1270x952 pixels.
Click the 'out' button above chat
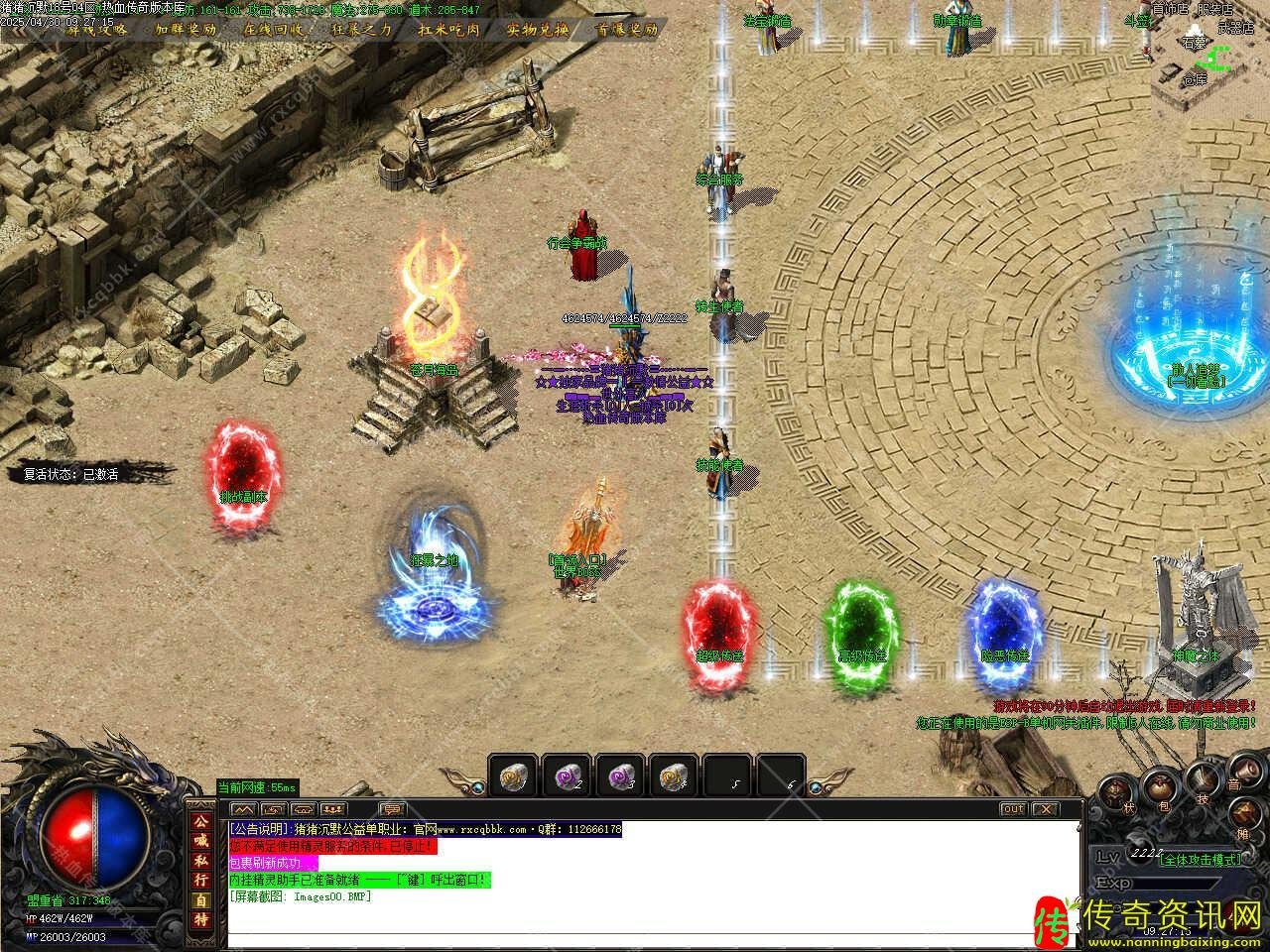click(1012, 809)
